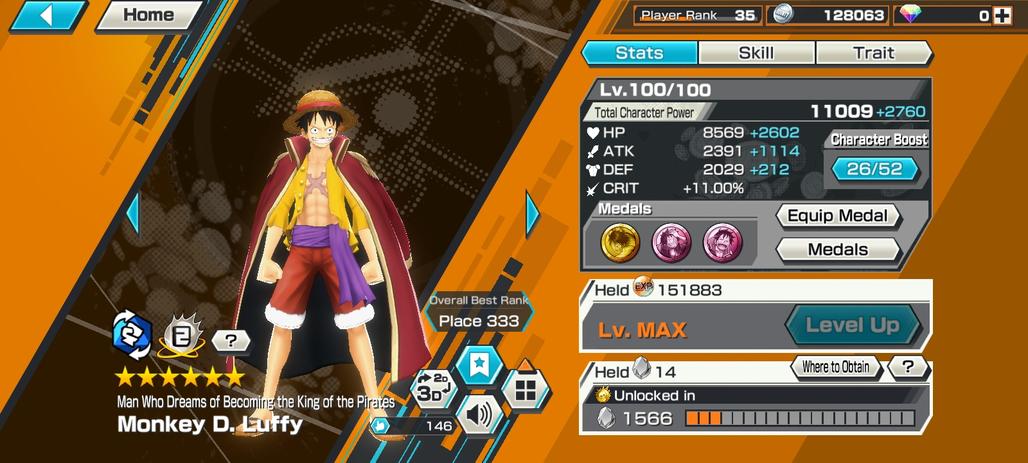The width and height of the screenshot is (1028, 463).
Task: Open the Trait tab
Action: pos(873,53)
